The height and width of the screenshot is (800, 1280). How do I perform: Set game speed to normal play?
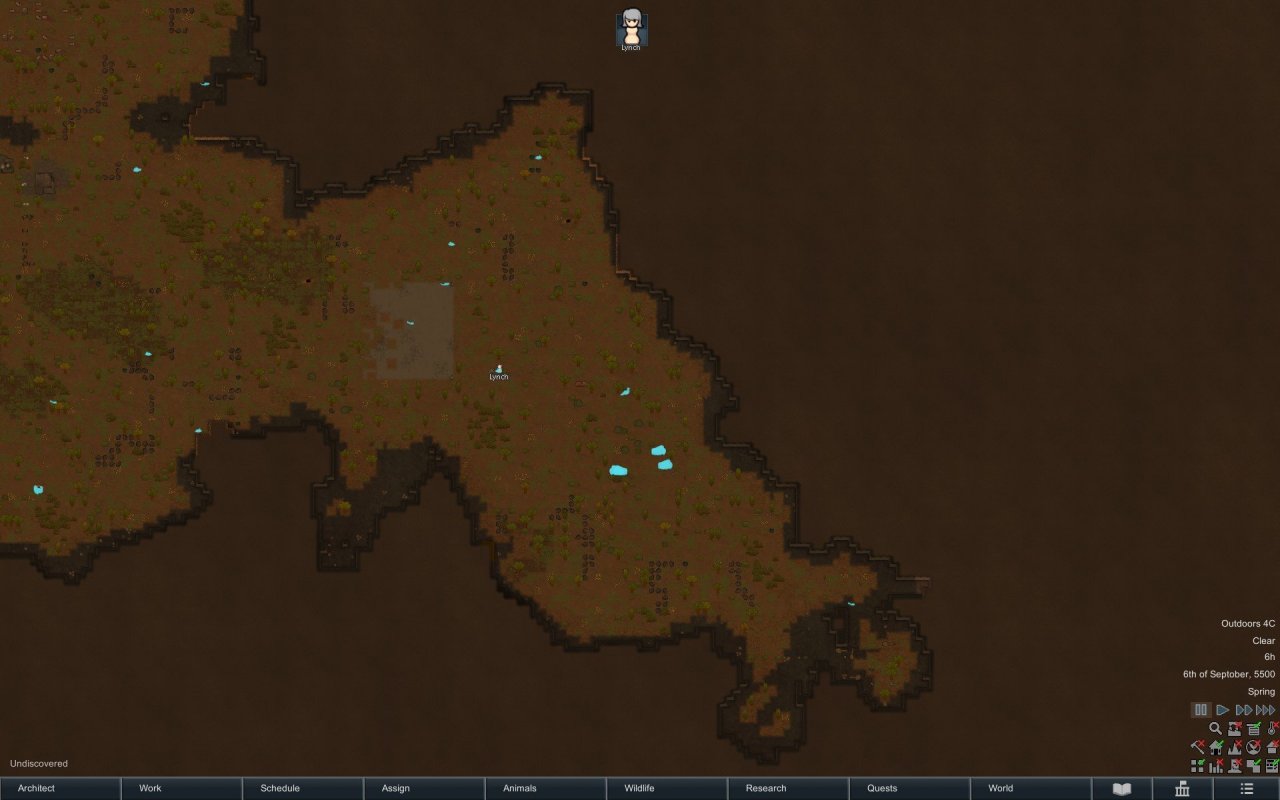click(1222, 710)
